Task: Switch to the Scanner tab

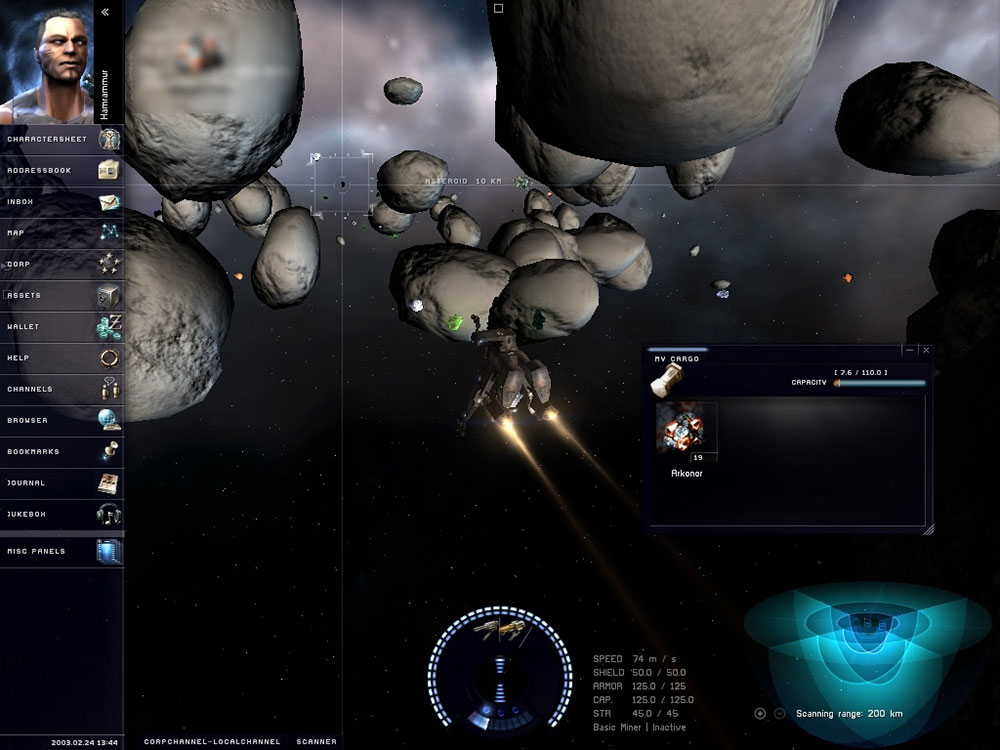Action: click(x=314, y=742)
